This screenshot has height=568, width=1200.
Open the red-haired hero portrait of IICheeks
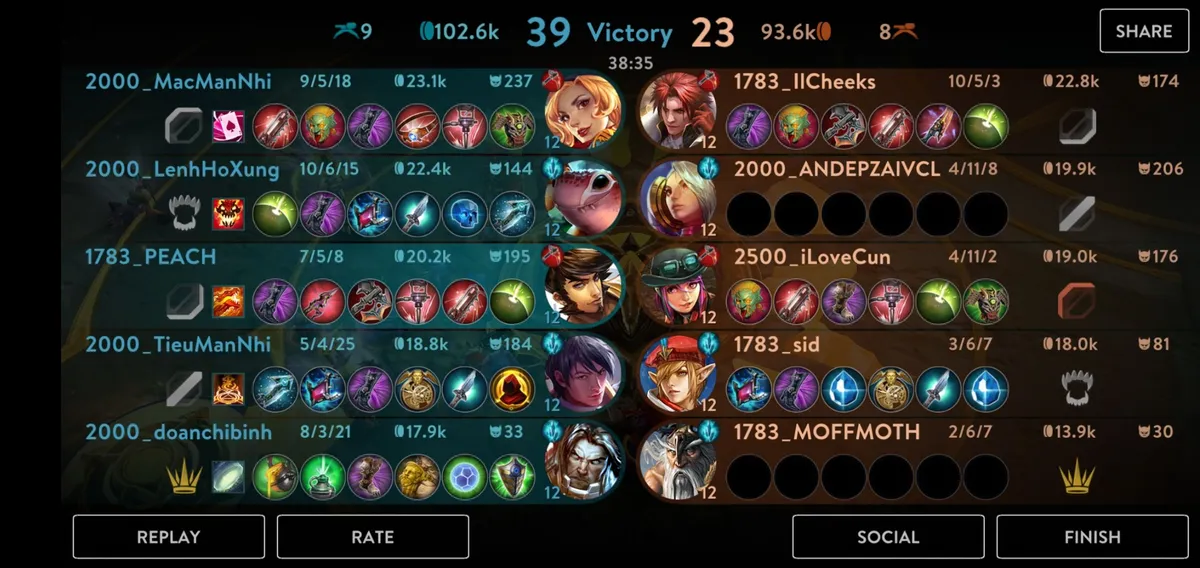click(679, 111)
